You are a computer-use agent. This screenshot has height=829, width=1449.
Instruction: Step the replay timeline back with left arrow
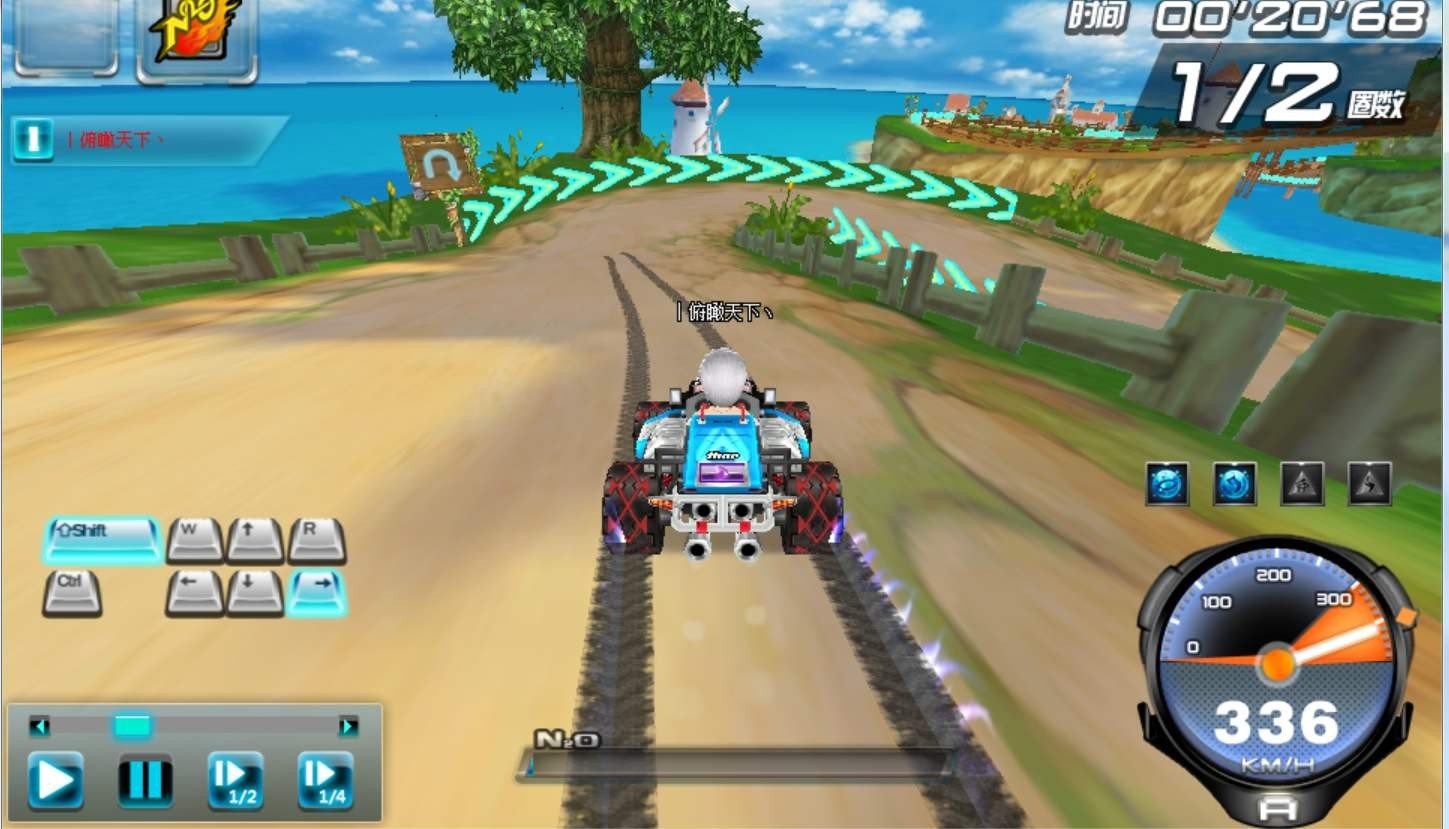39,726
